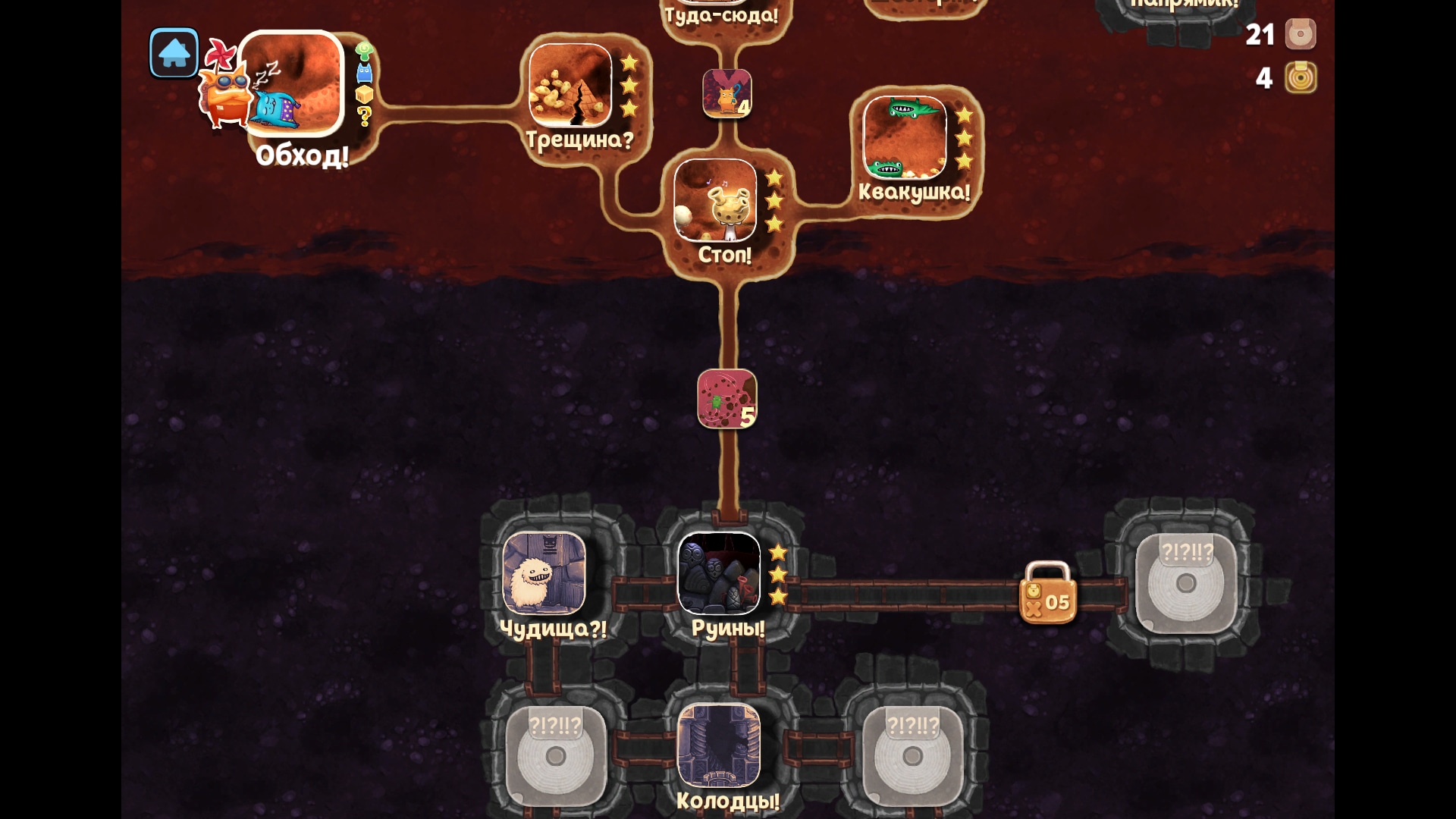Click the home button in top-left corner
1456x819 pixels.
173,54
